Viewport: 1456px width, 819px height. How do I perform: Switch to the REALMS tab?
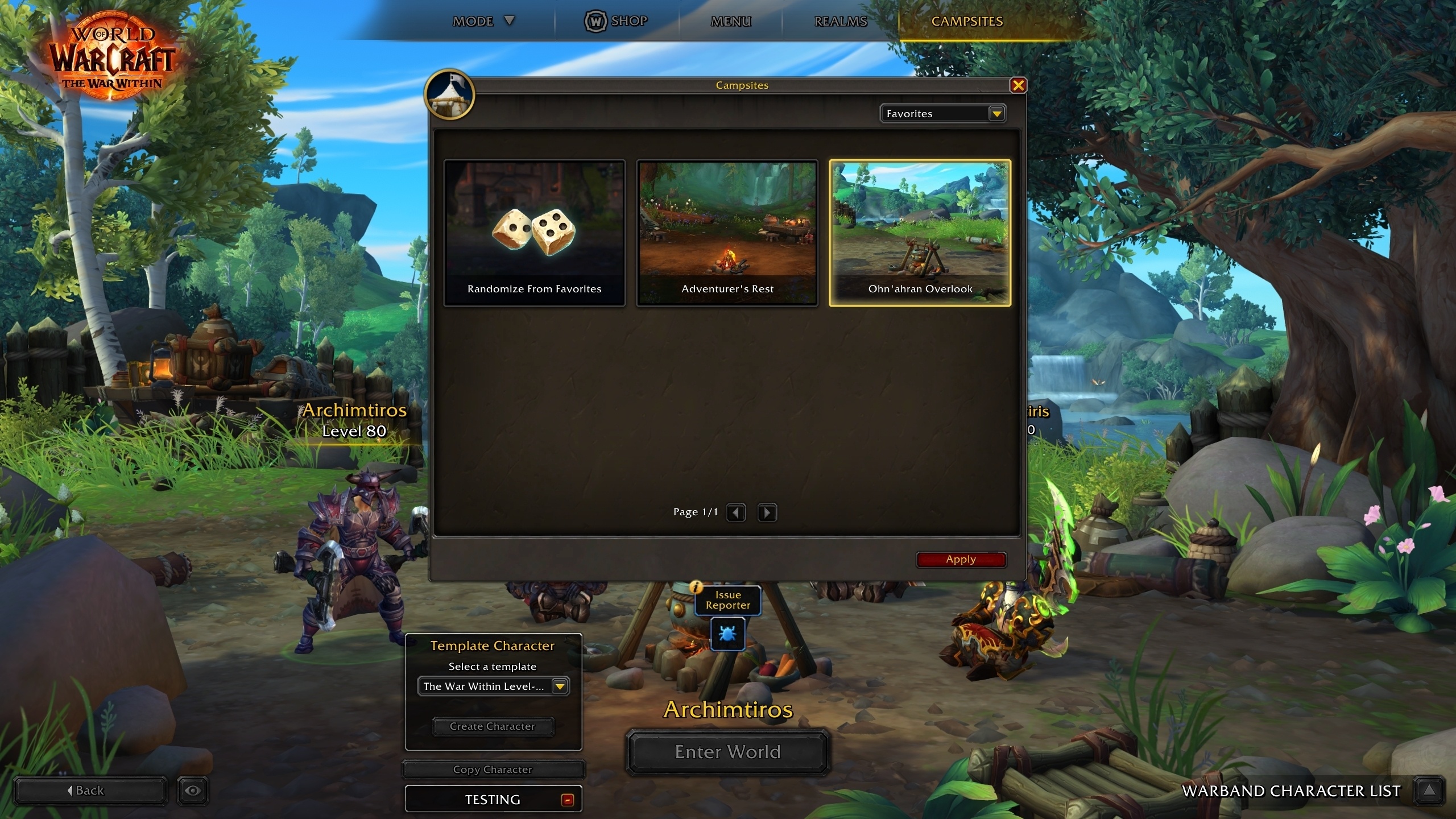(840, 21)
